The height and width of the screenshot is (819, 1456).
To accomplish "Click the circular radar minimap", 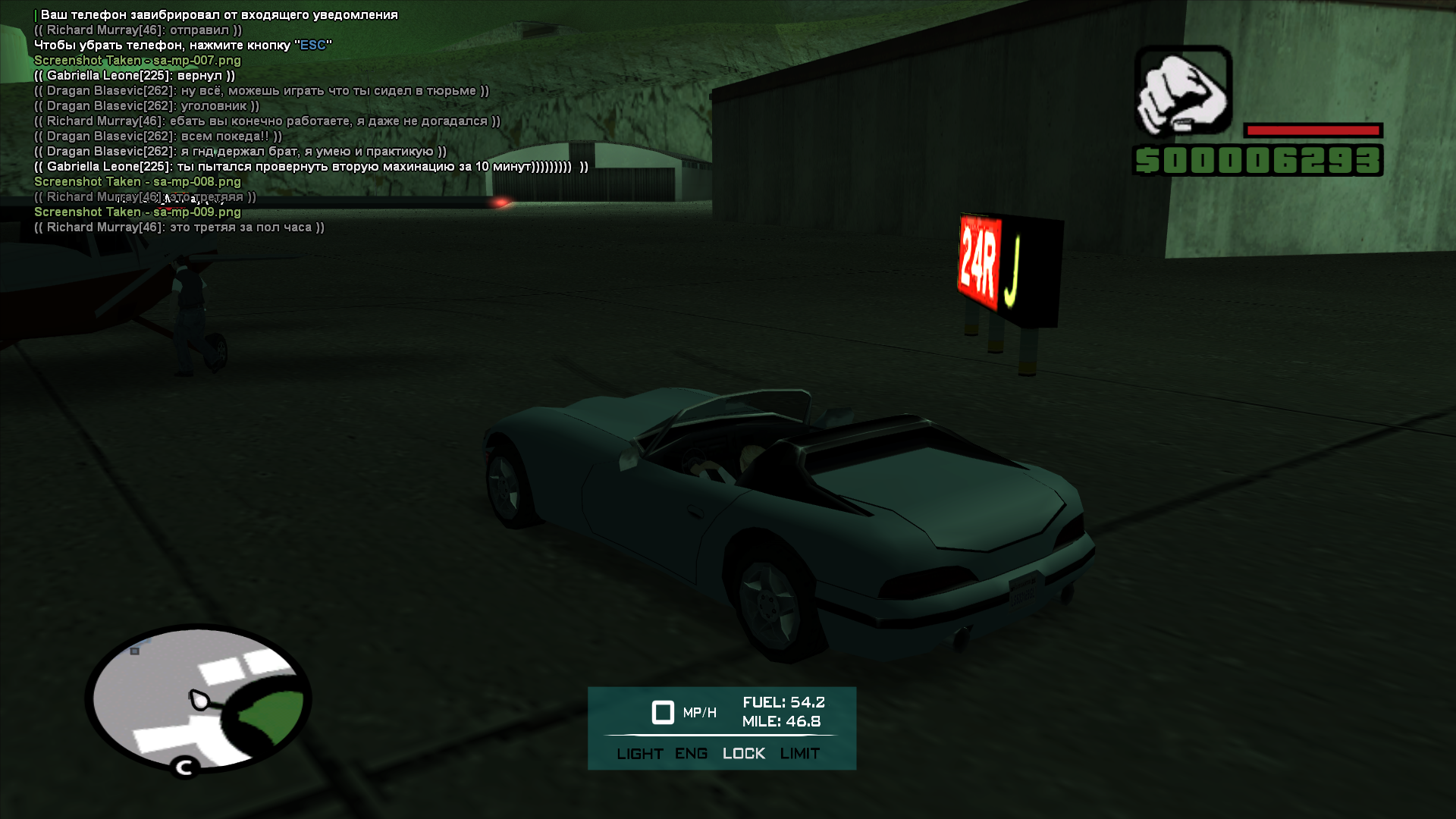I will [198, 698].
